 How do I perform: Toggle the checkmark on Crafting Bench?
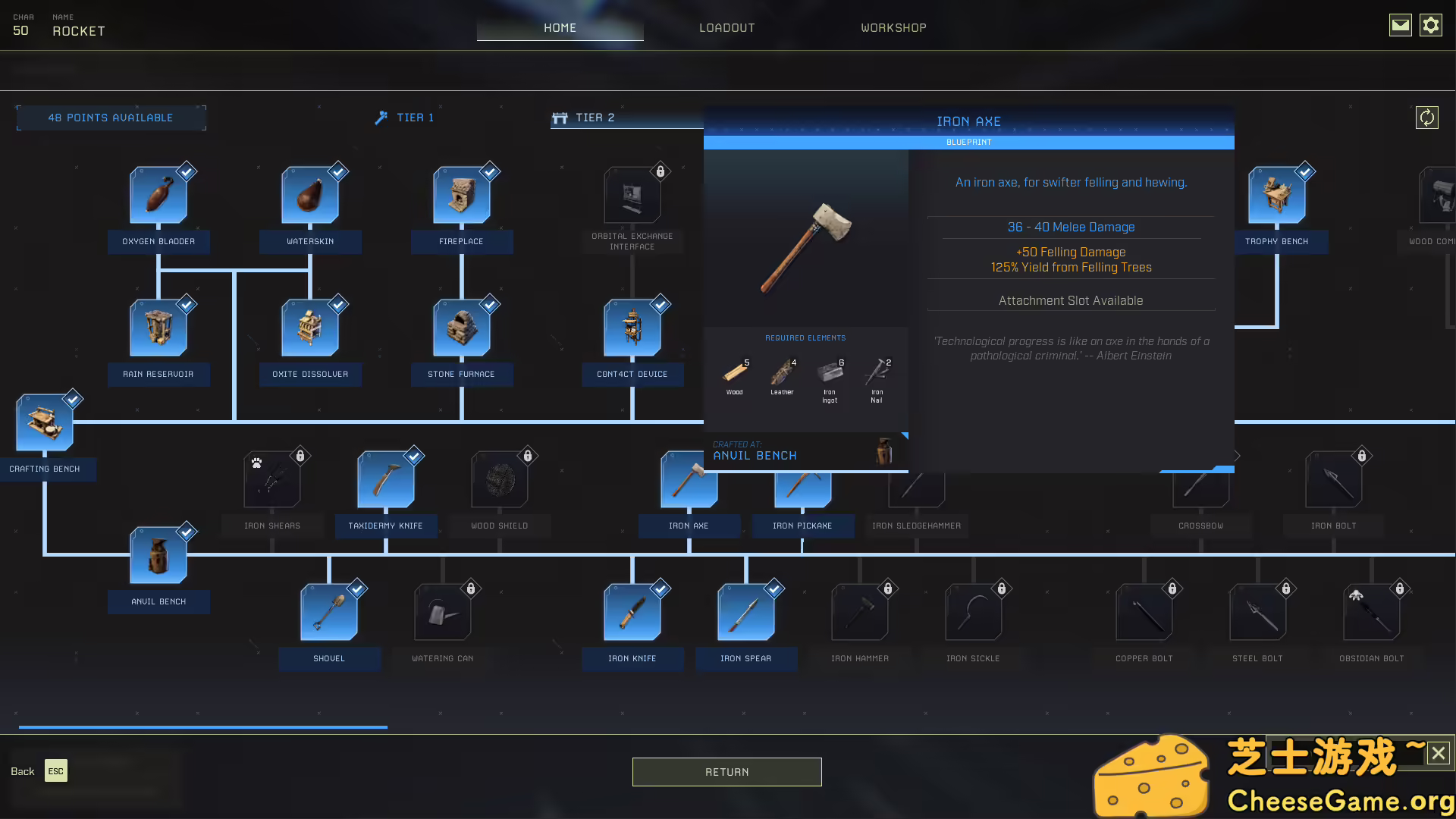pyautogui.click(x=73, y=398)
